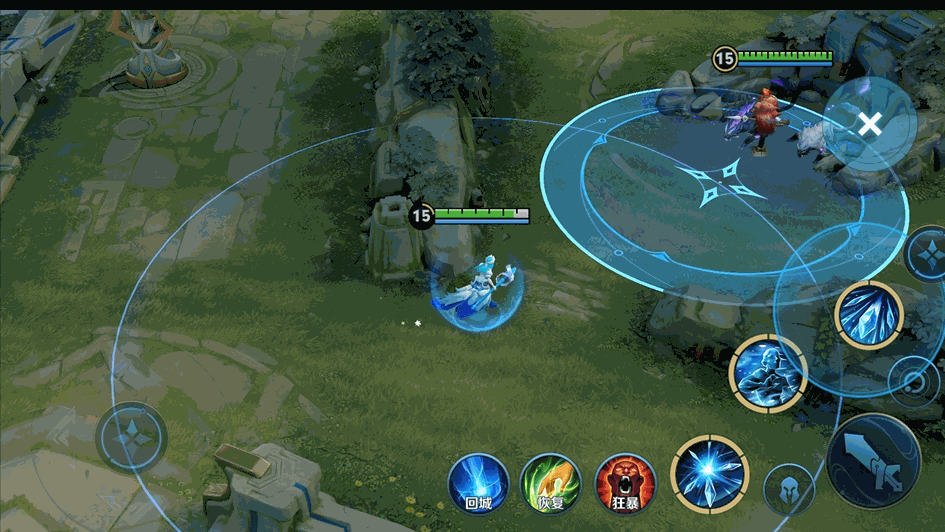Tap the four-point star button below the X

click(x=927, y=254)
